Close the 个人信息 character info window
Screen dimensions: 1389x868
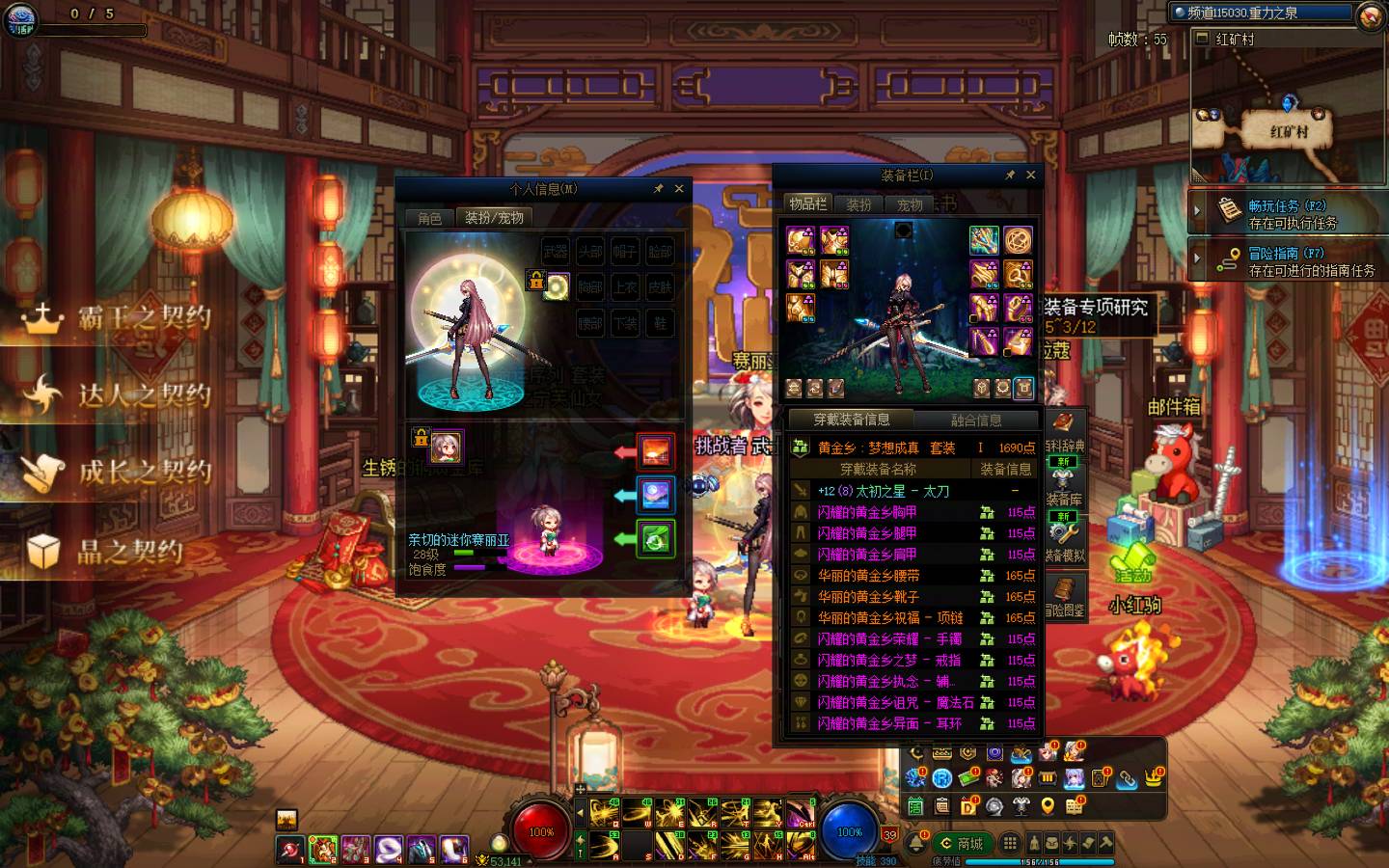tap(679, 189)
